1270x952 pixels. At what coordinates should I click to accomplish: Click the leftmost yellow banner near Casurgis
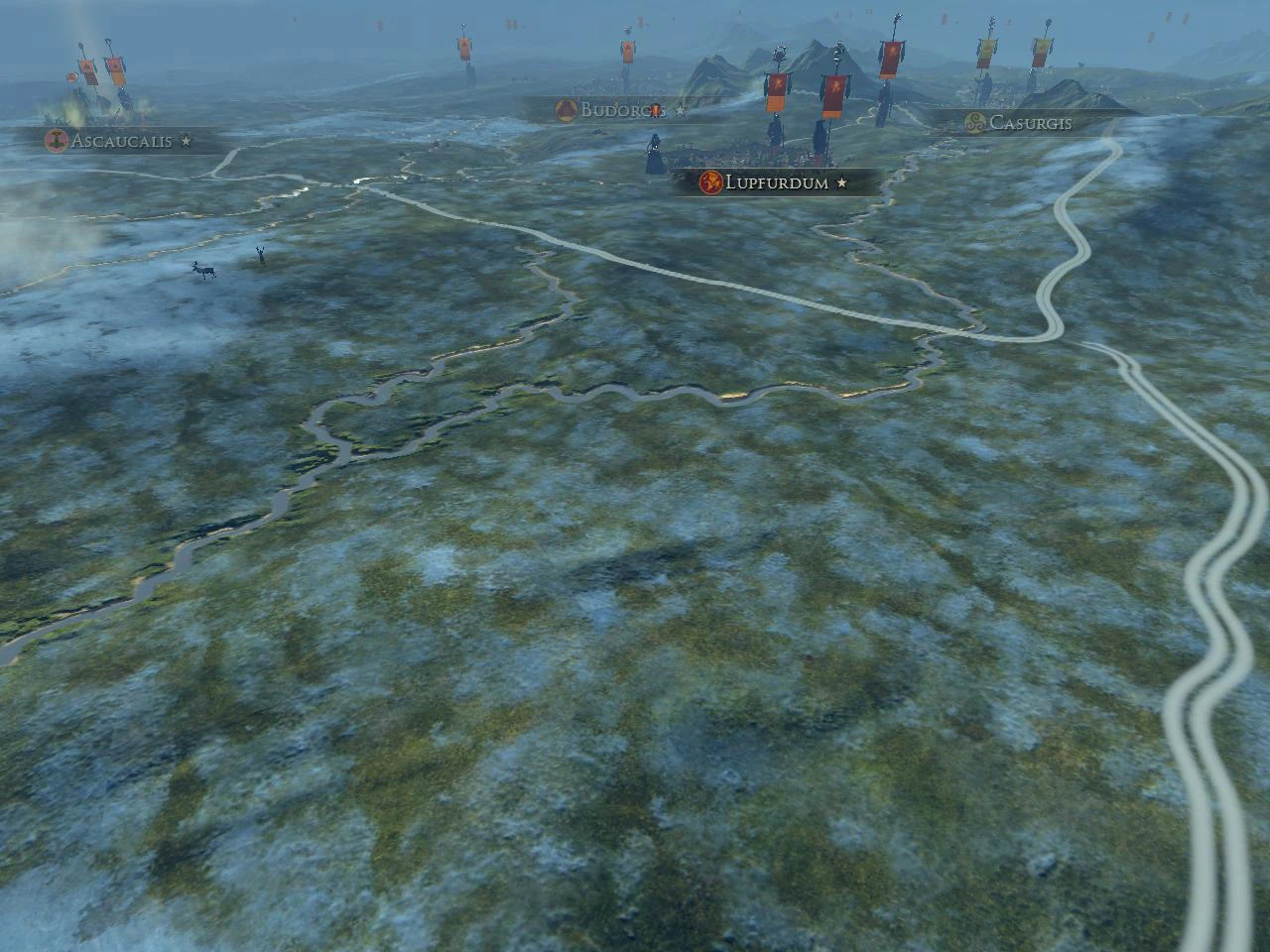point(985,50)
